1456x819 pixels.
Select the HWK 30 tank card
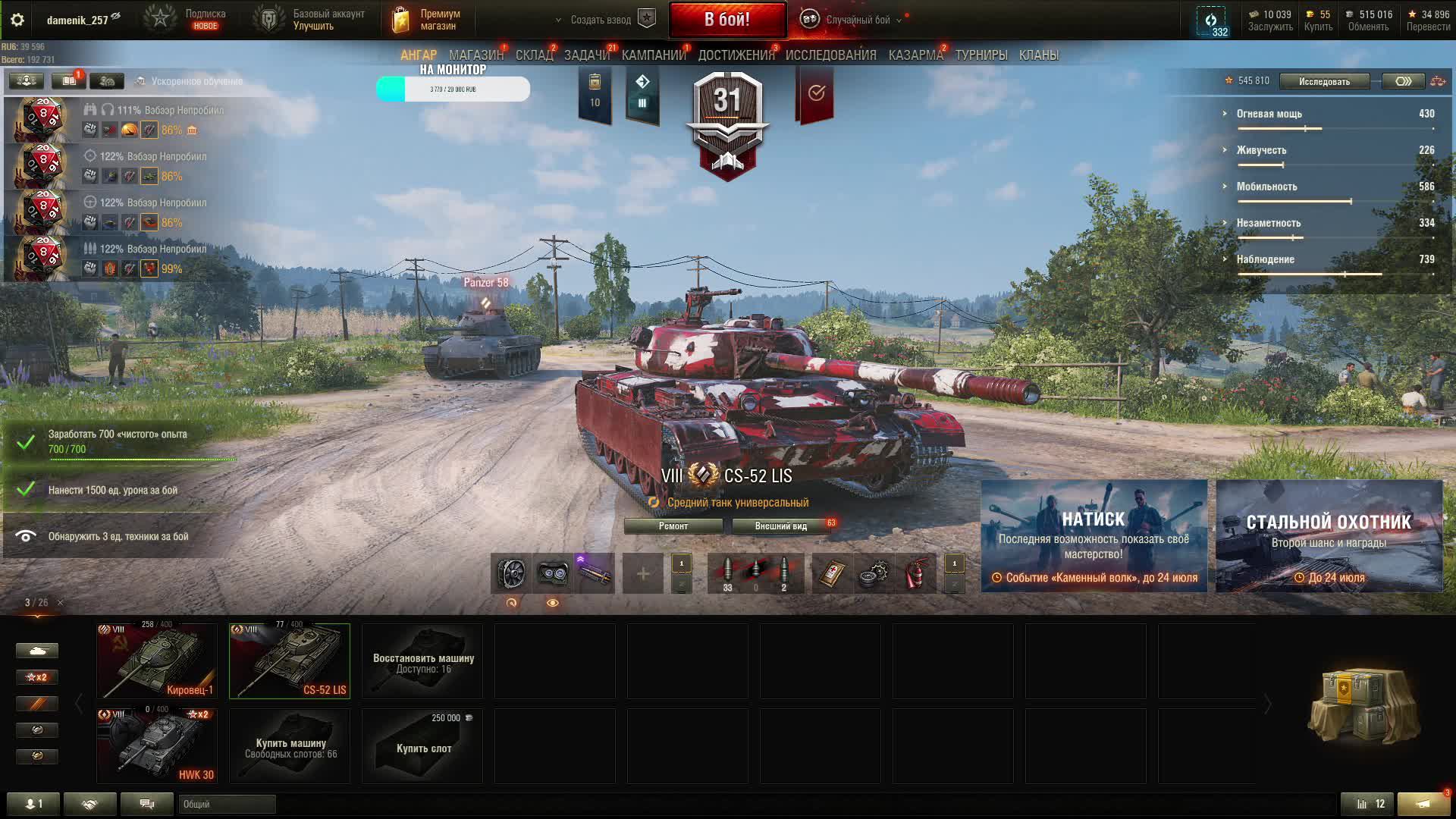tap(157, 745)
